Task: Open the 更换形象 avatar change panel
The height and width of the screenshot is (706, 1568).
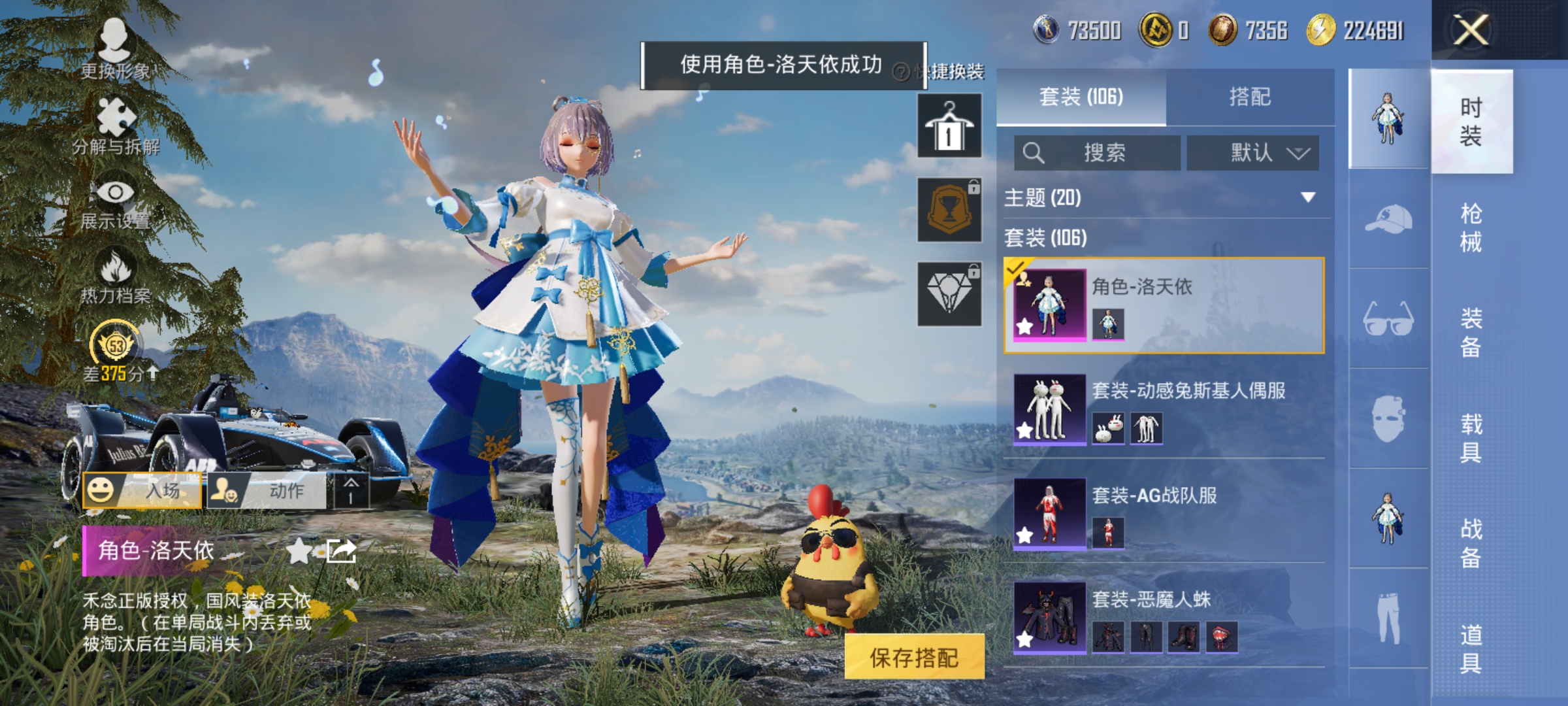Action: tap(116, 49)
